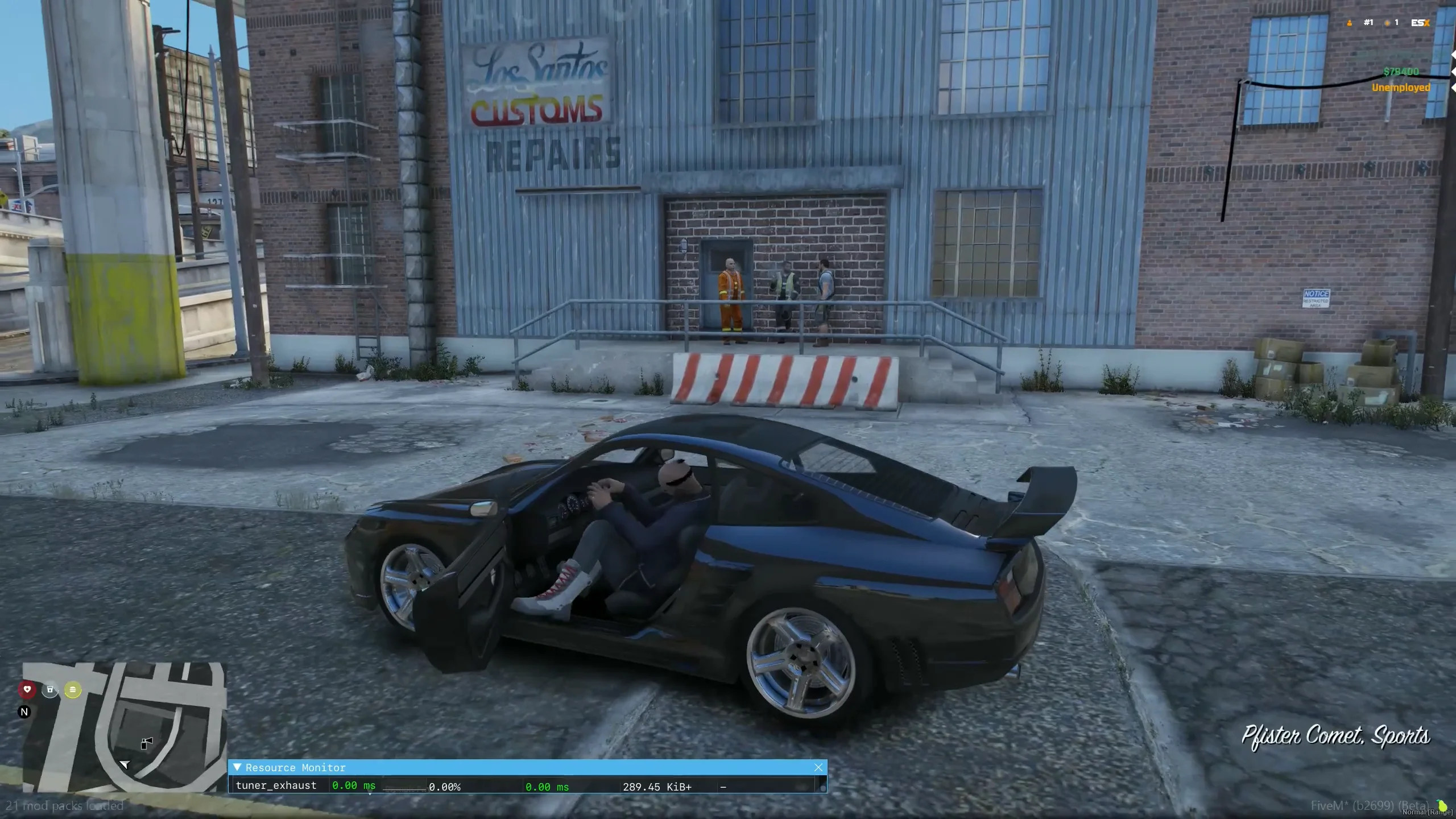The height and width of the screenshot is (819, 1456).
Task: Close the Resource Monitor window
Action: [818, 767]
